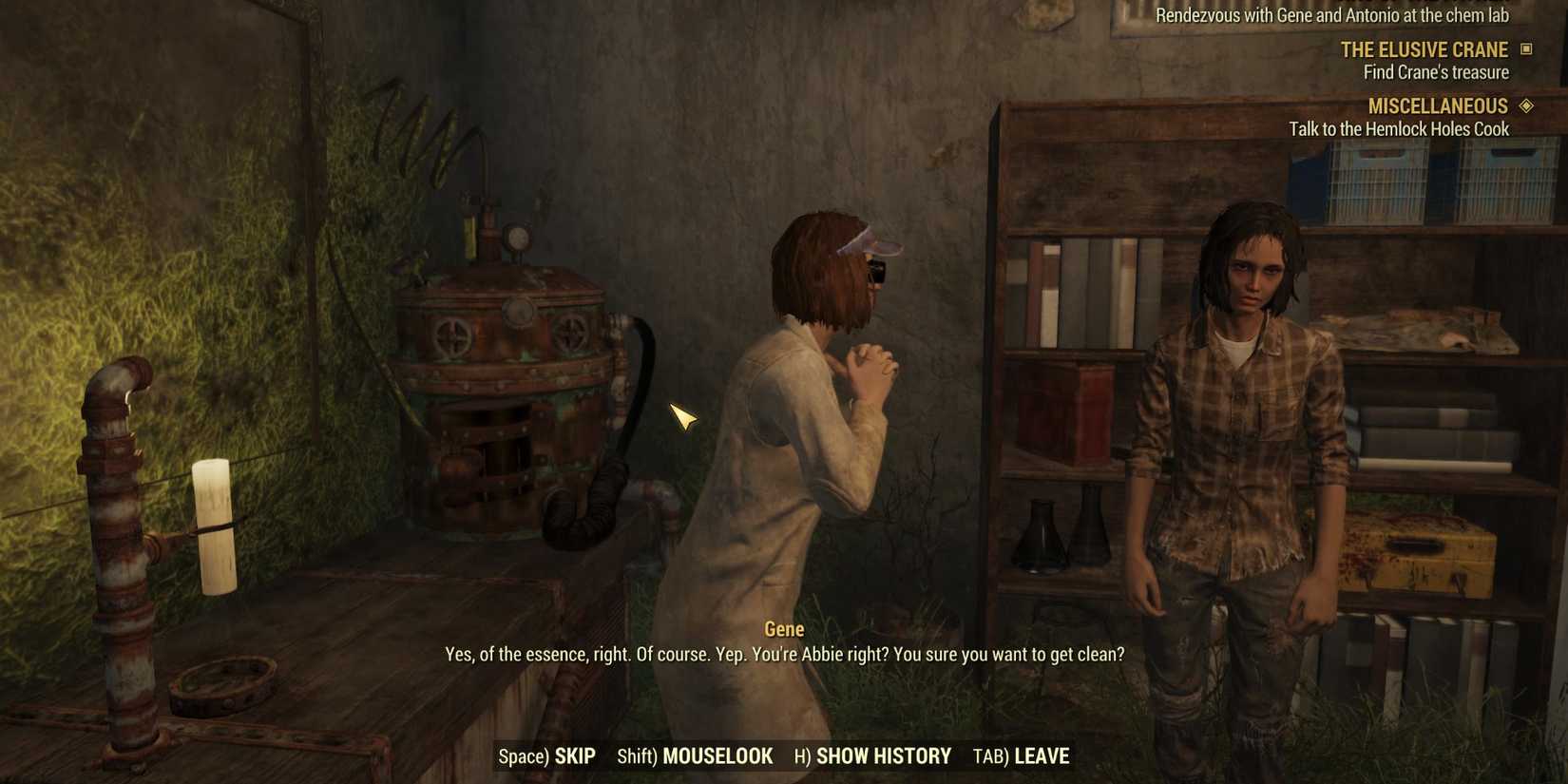This screenshot has width=1568, height=784.
Task: Click Gene's name label above the dialogue text
Action: point(784,629)
